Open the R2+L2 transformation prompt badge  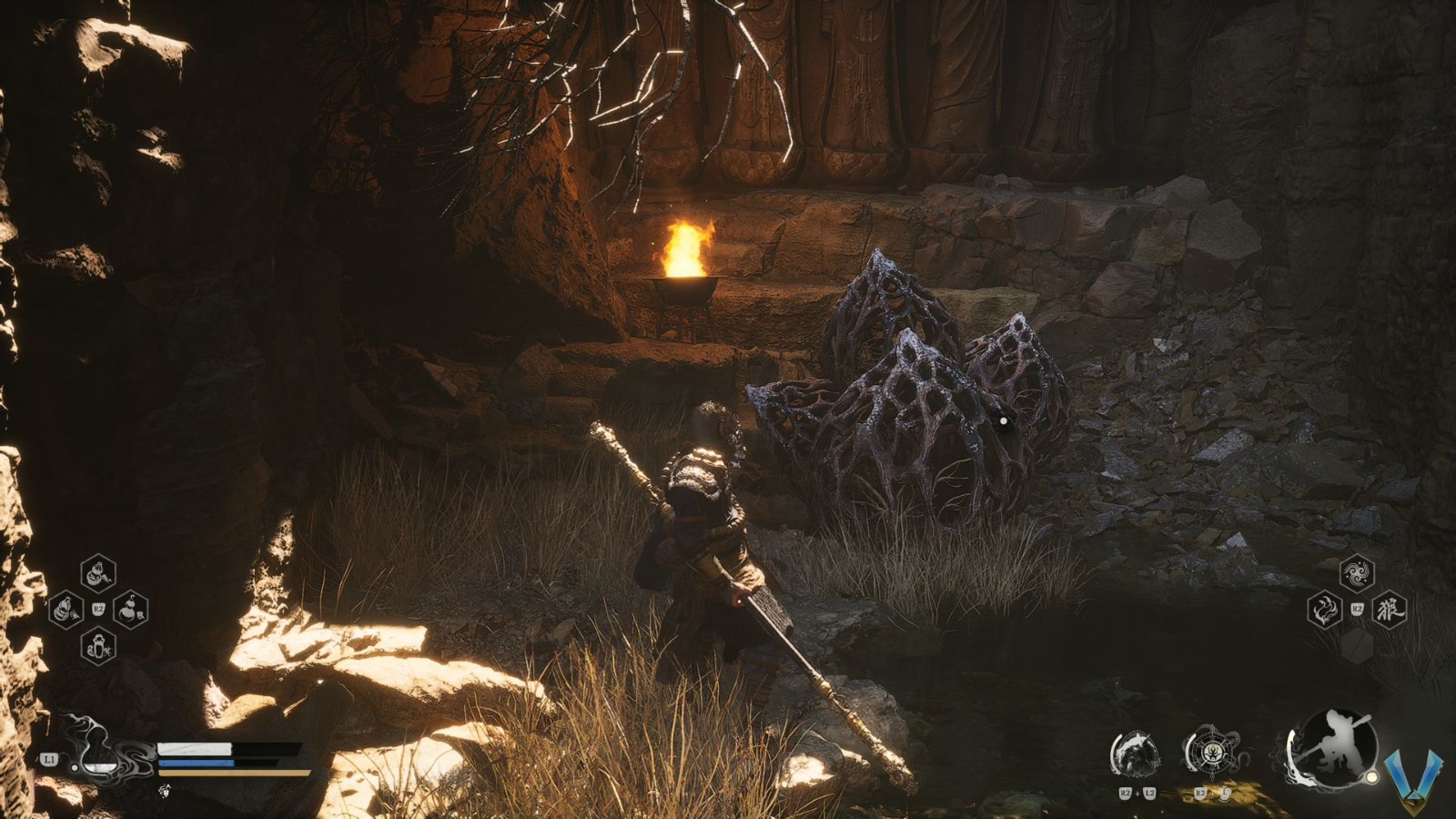(x=1137, y=793)
